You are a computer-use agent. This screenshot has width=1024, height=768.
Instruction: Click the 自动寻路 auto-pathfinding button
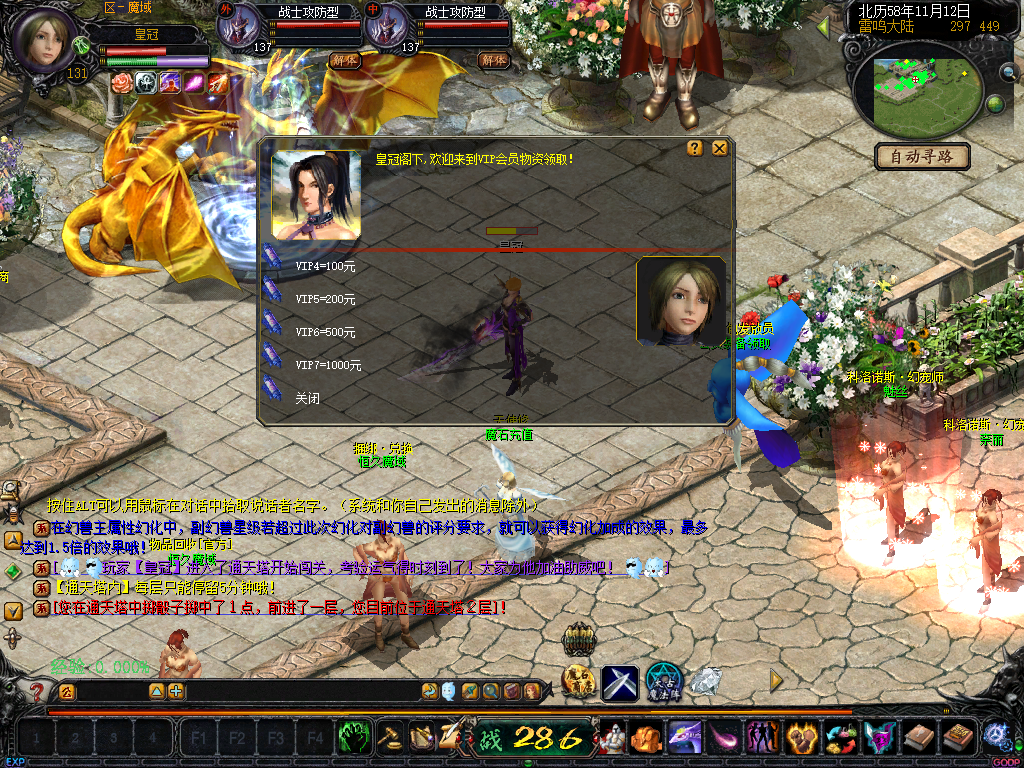pyautogui.click(x=922, y=156)
